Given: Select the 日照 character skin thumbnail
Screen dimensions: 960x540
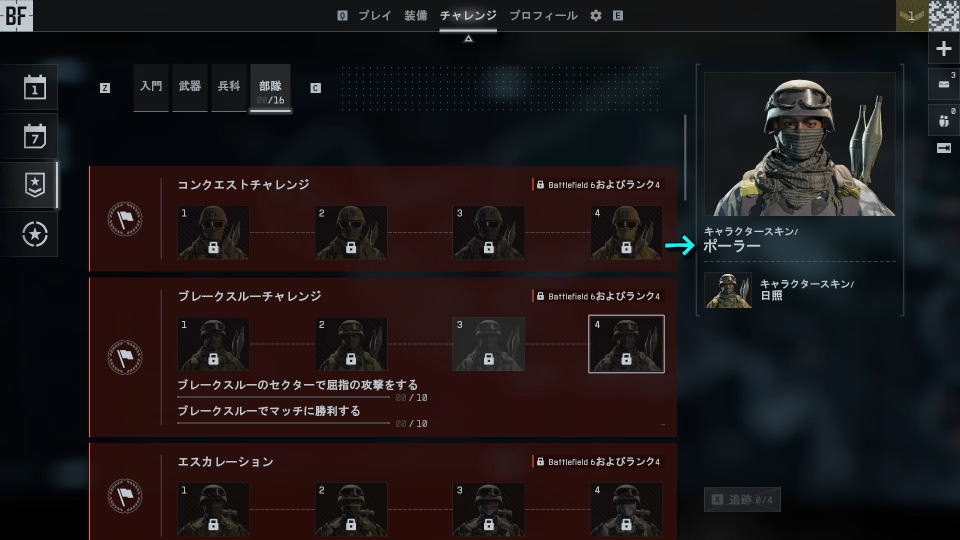Looking at the screenshot, I should coord(728,290).
